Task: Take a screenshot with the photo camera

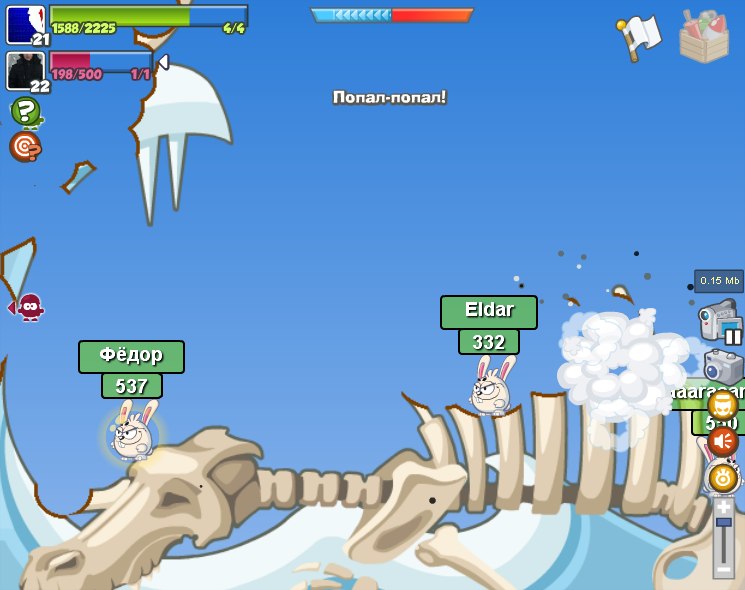Action: point(722,366)
